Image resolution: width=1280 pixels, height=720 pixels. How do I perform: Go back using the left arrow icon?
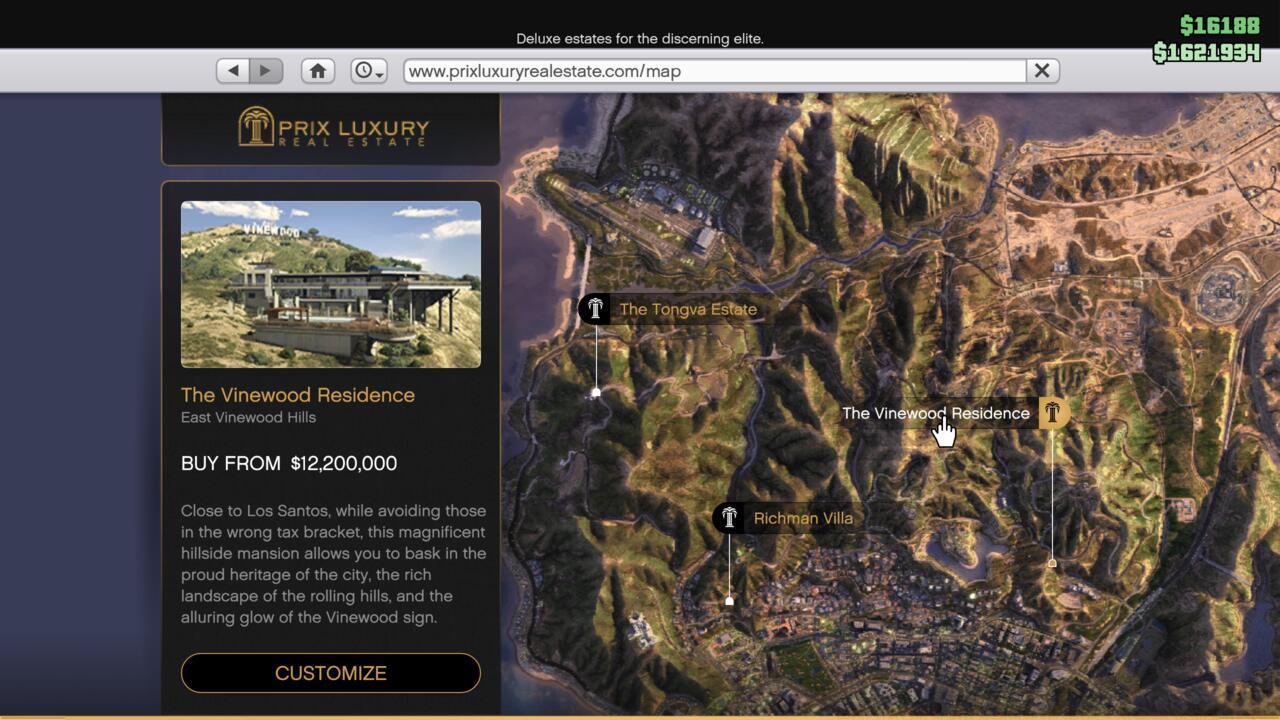(232, 70)
